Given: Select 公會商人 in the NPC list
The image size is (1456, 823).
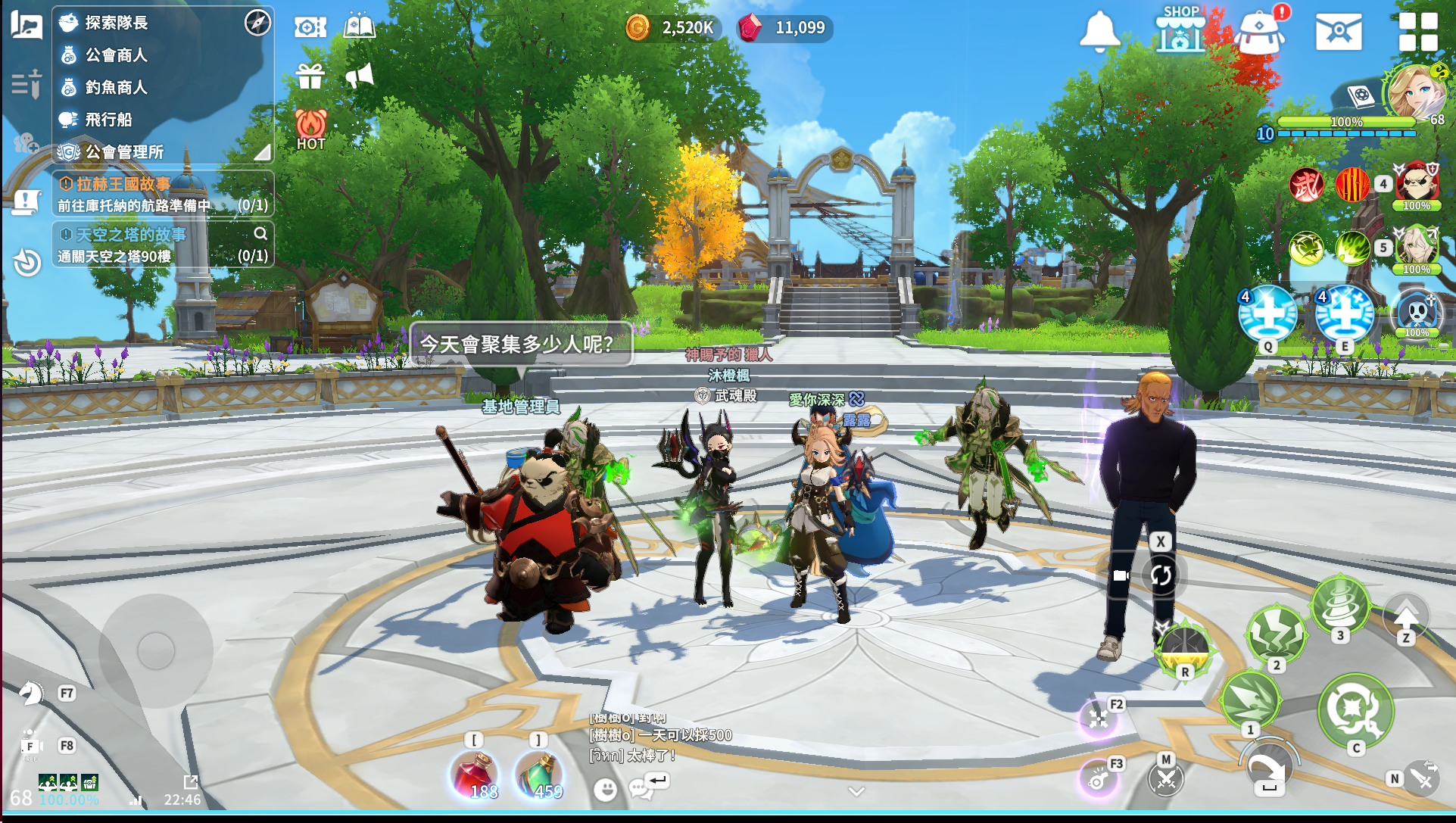Looking at the screenshot, I should click(116, 55).
